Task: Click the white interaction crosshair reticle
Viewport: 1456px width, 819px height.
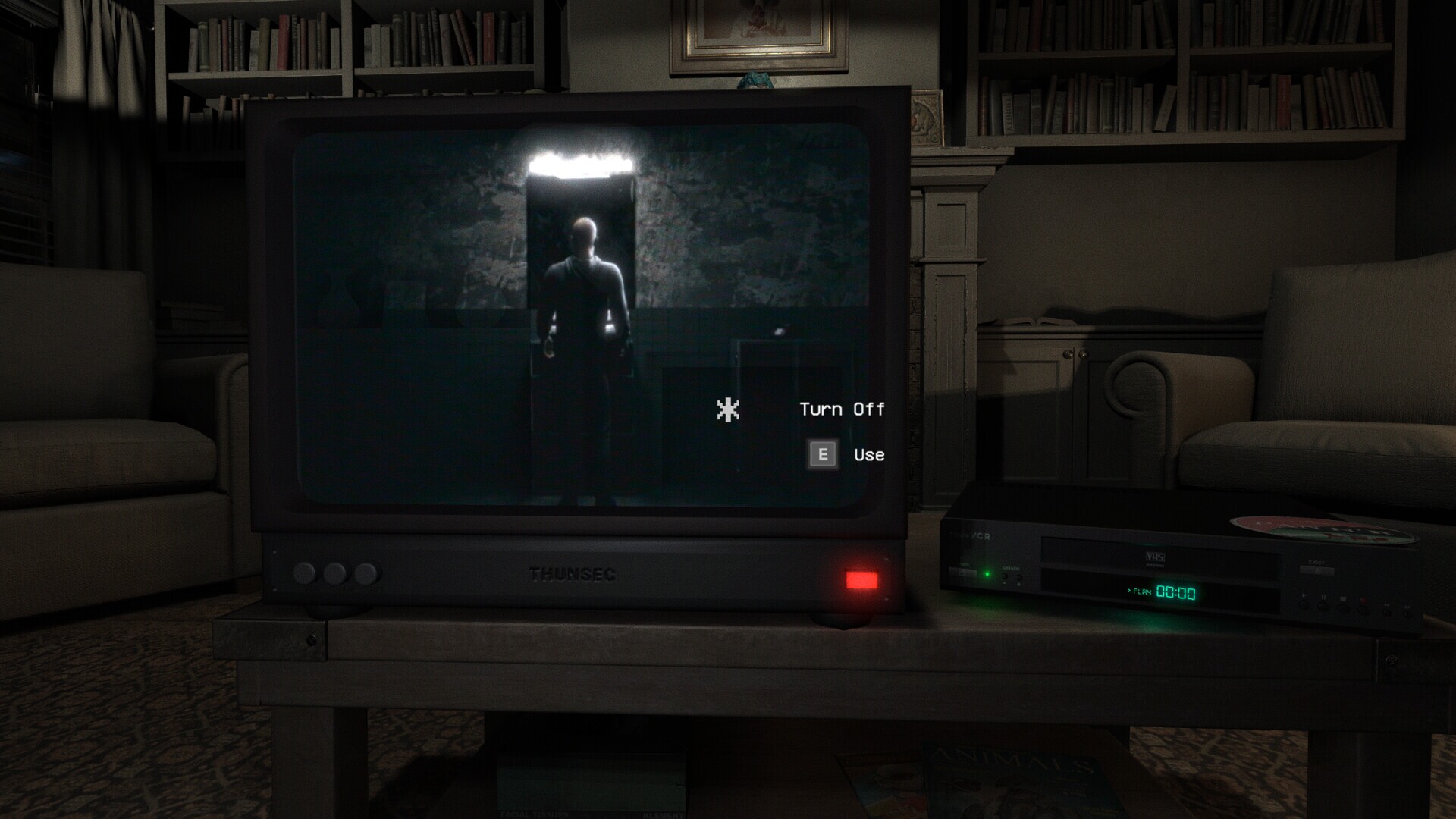Action: coord(726,410)
